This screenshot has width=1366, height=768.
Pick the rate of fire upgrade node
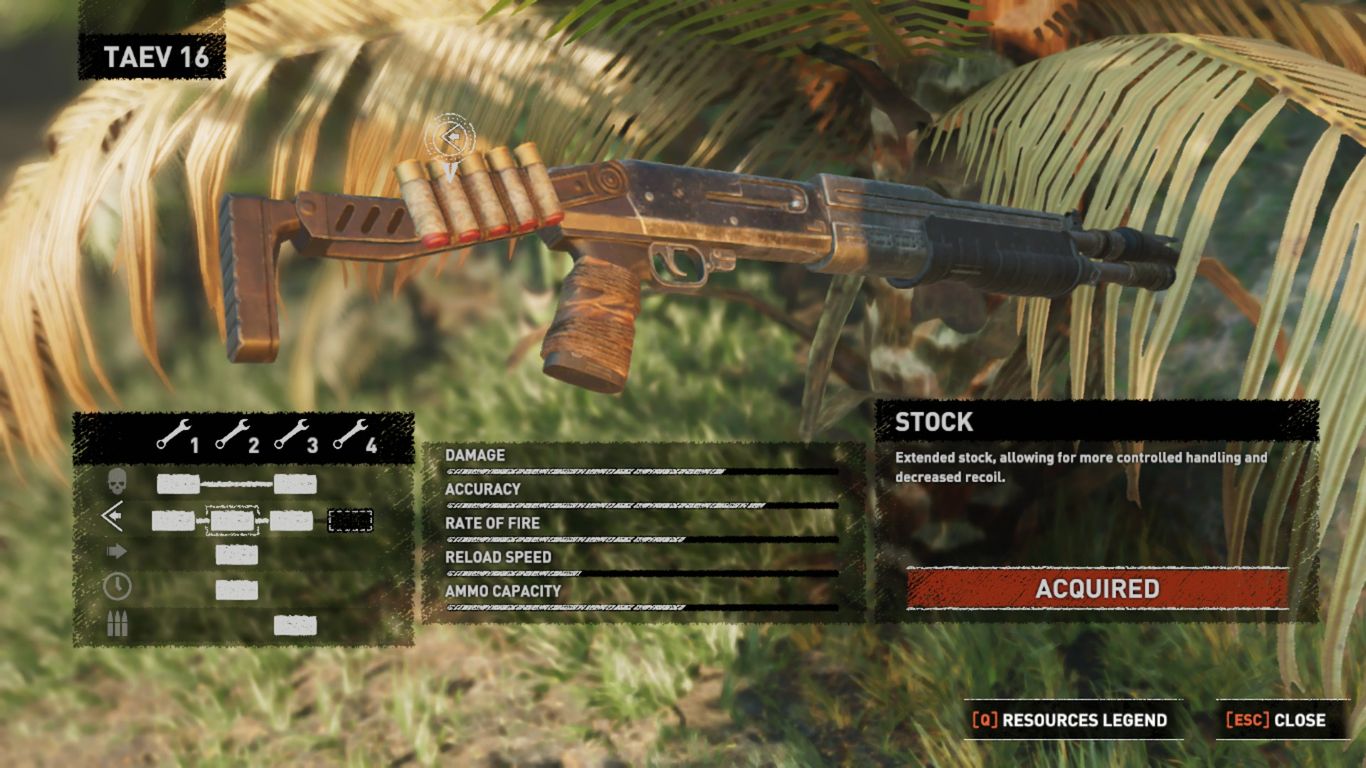click(237, 555)
